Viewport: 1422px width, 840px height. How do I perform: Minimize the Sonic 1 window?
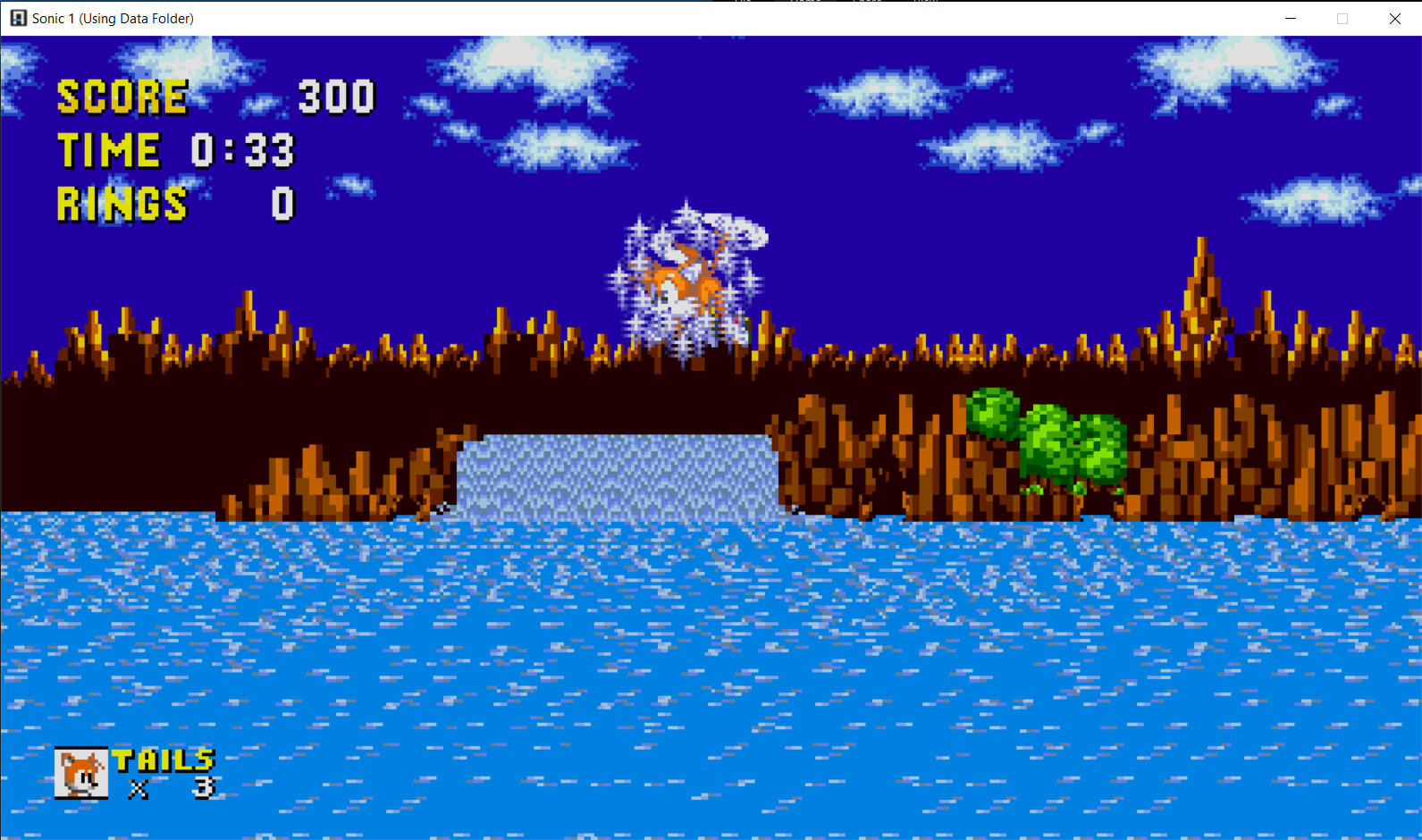(x=1290, y=18)
